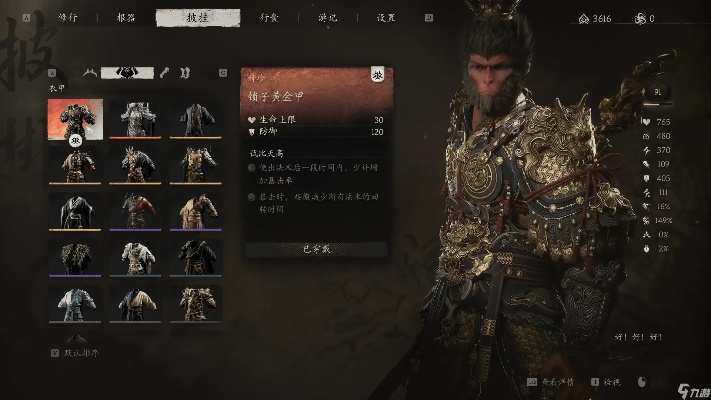Click the 已穿戴 equipped button
This screenshot has height=400, width=711.
pyautogui.click(x=312, y=248)
